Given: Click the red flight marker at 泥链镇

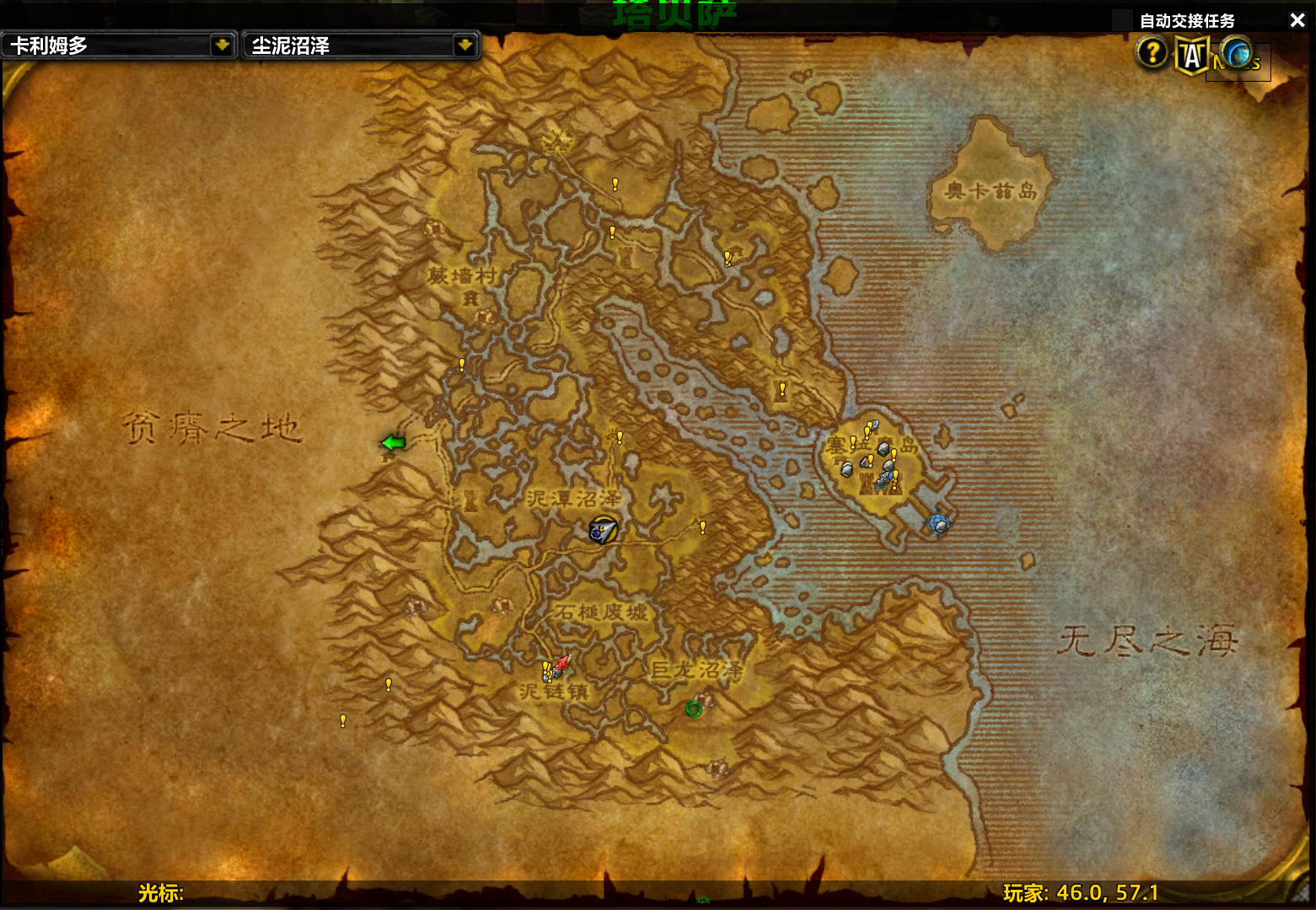Looking at the screenshot, I should [561, 664].
